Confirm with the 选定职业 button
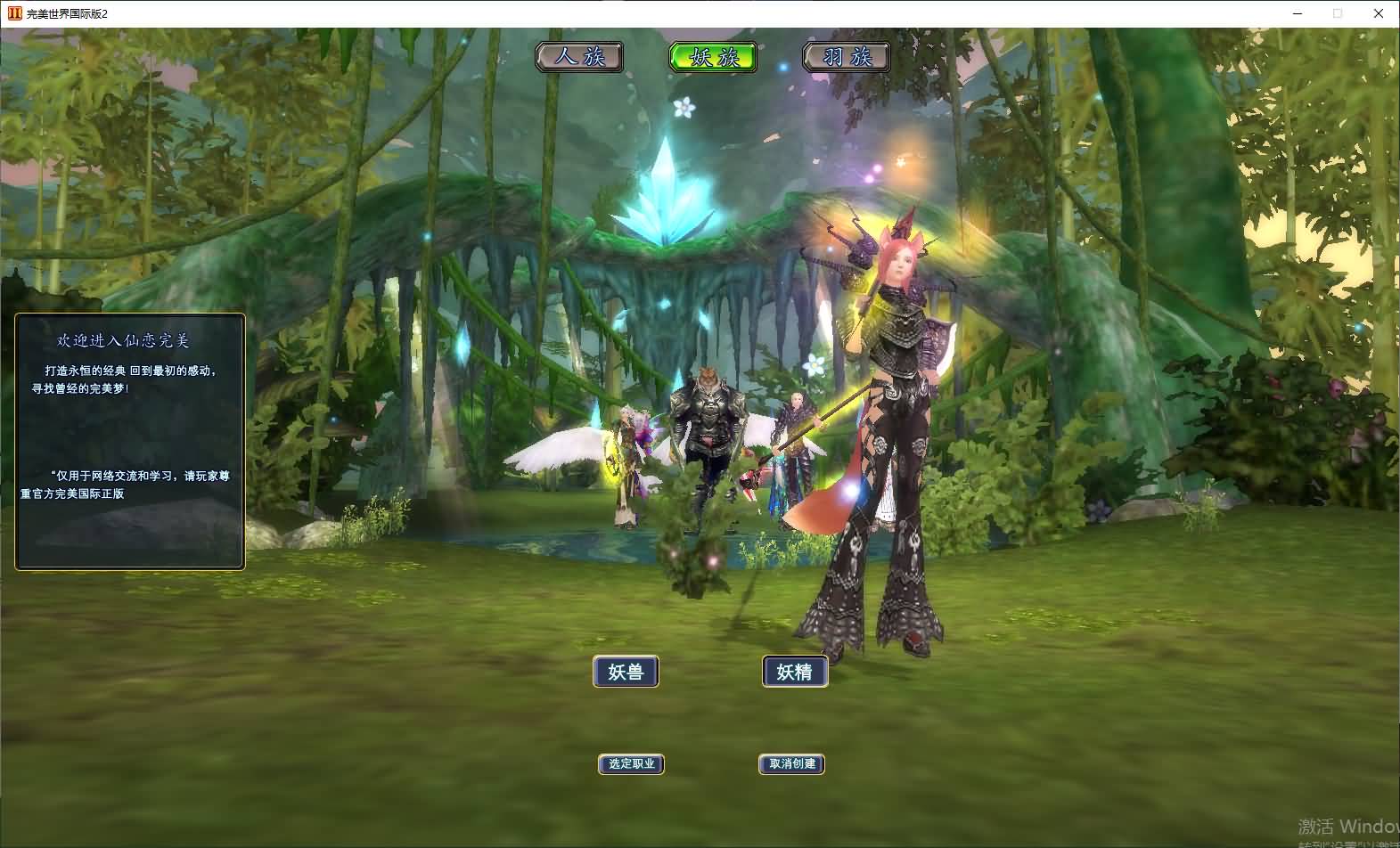Image resolution: width=1400 pixels, height=848 pixels. [631, 764]
